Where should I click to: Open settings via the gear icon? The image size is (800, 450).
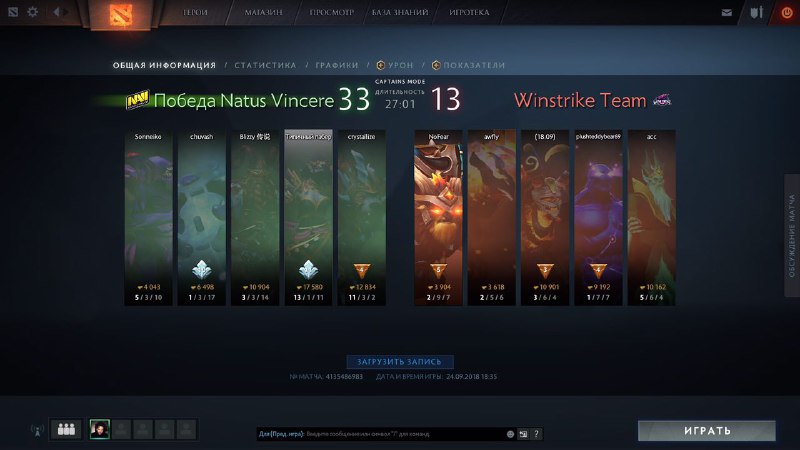(x=33, y=13)
